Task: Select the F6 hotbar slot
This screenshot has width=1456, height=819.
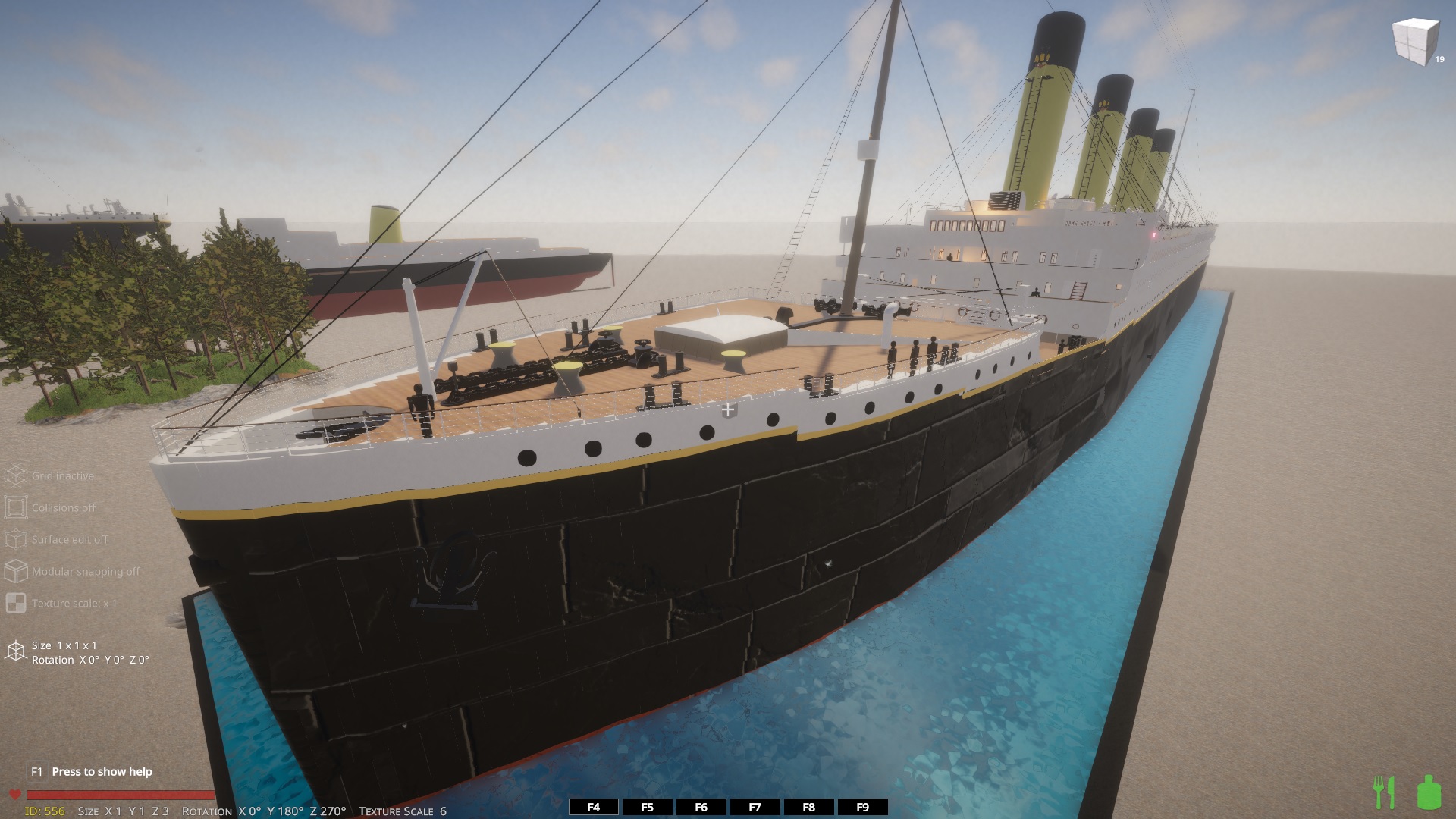Action: click(701, 808)
